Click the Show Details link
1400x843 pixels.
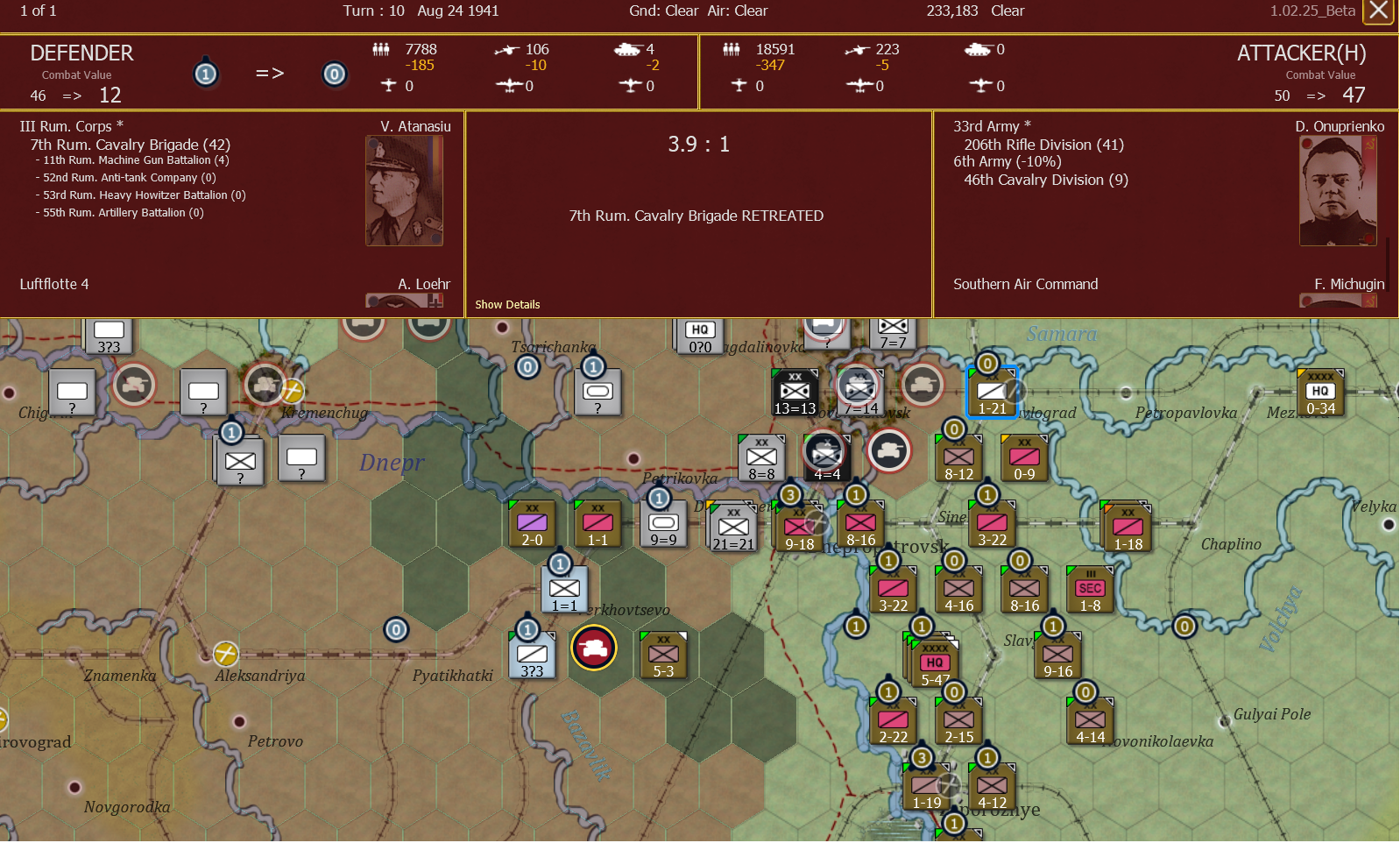pyautogui.click(x=507, y=304)
